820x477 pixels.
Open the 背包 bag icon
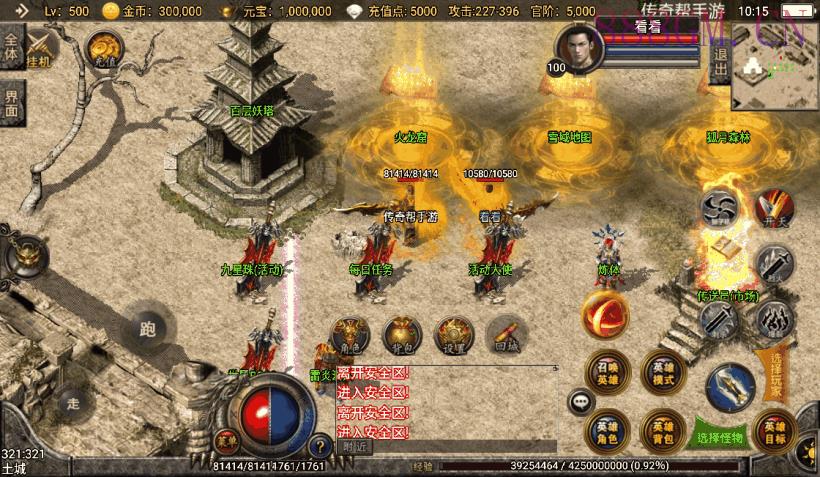[x=402, y=335]
